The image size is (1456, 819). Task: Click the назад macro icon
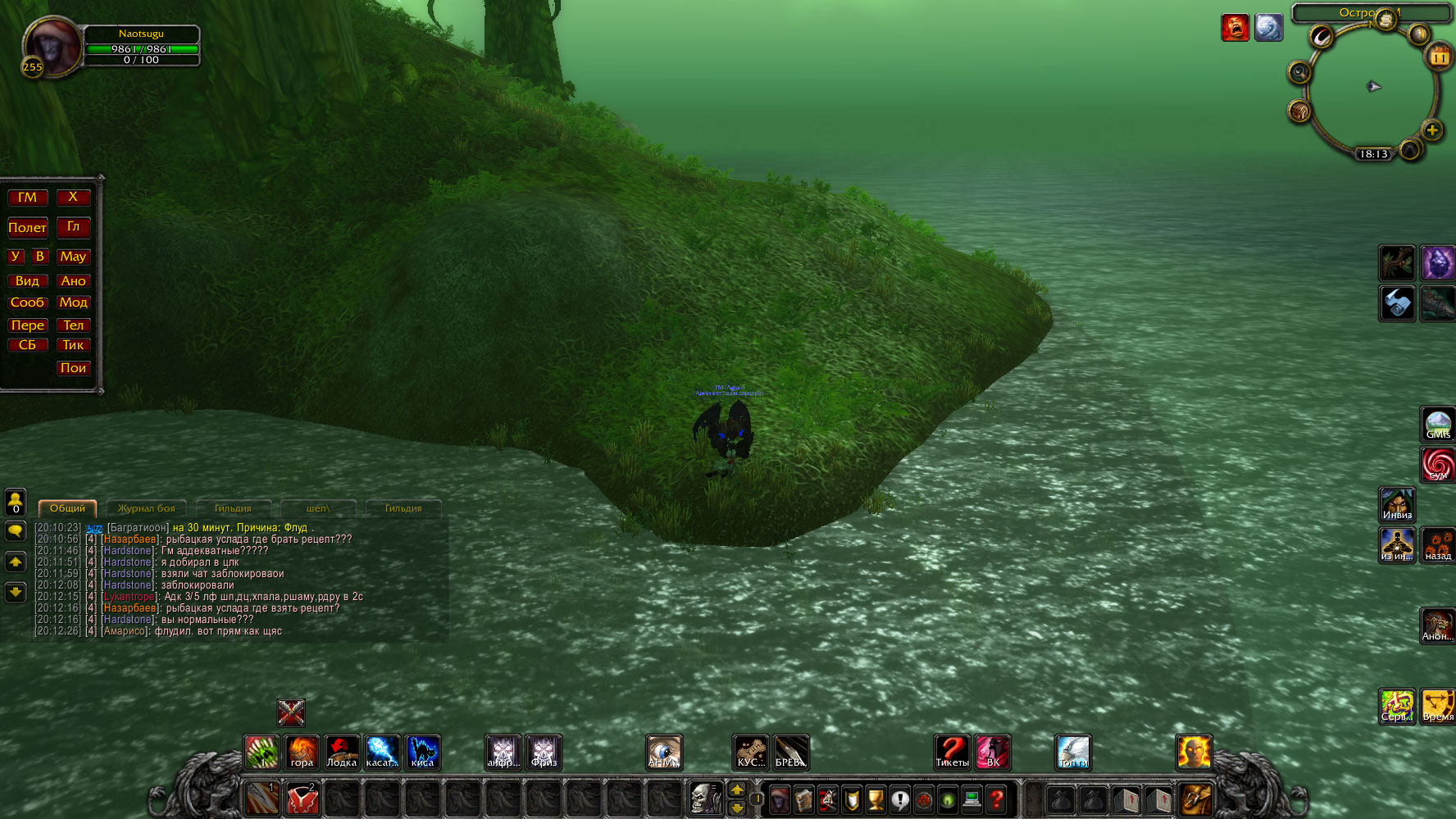(x=1438, y=545)
